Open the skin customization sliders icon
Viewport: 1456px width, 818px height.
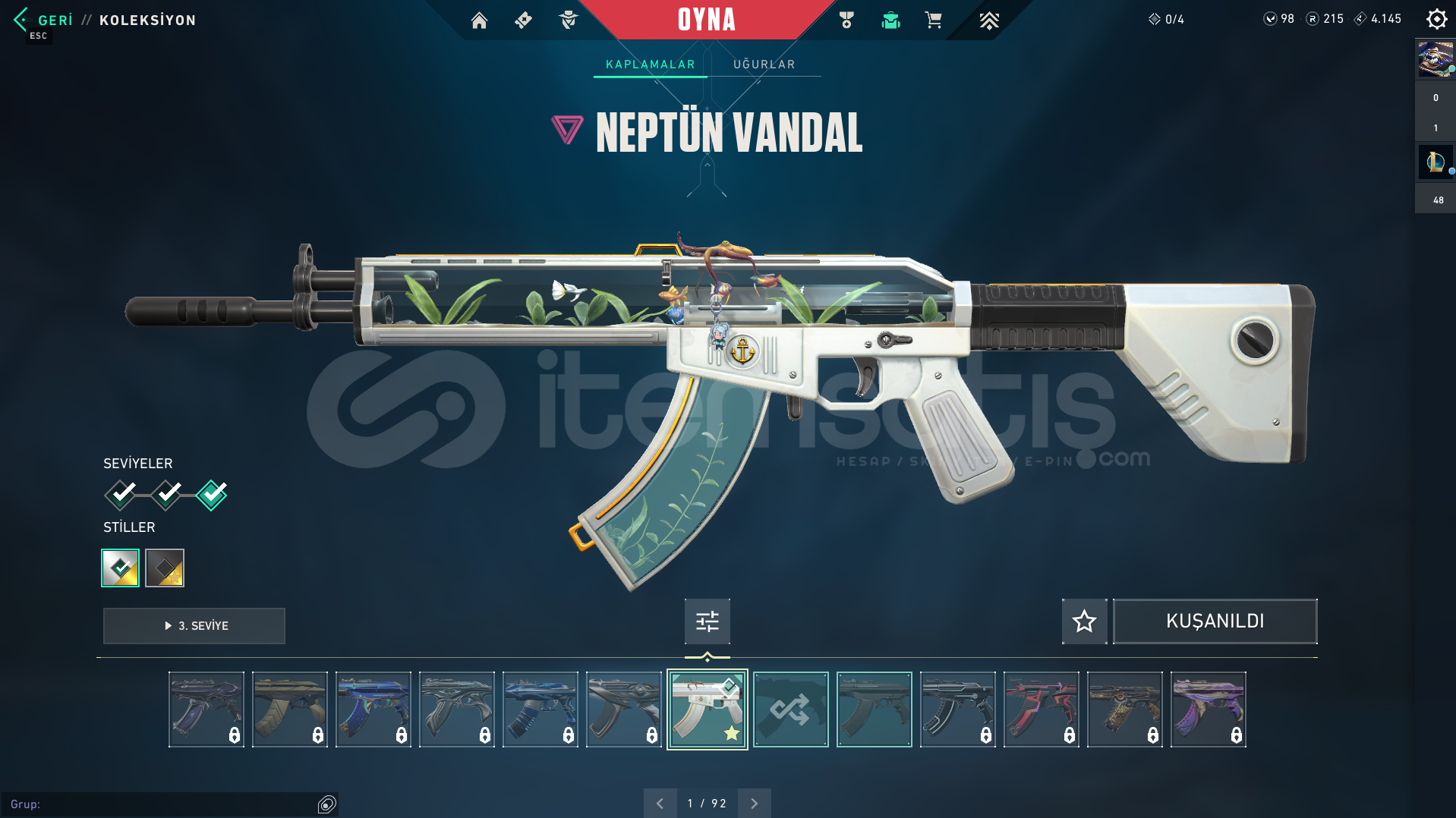coord(707,621)
